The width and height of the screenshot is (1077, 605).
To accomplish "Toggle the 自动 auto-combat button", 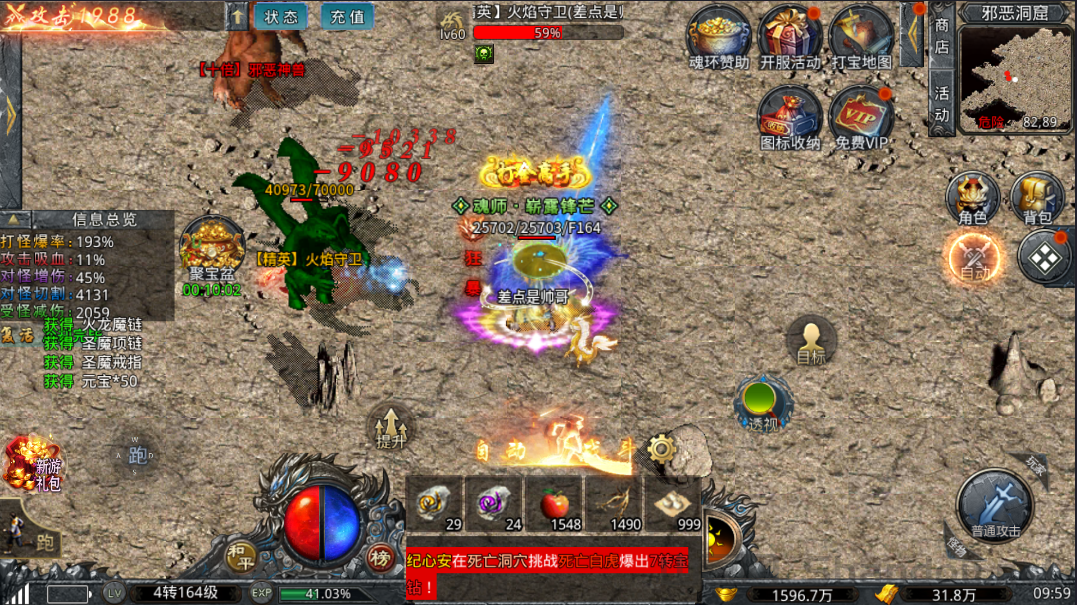I will pos(975,257).
